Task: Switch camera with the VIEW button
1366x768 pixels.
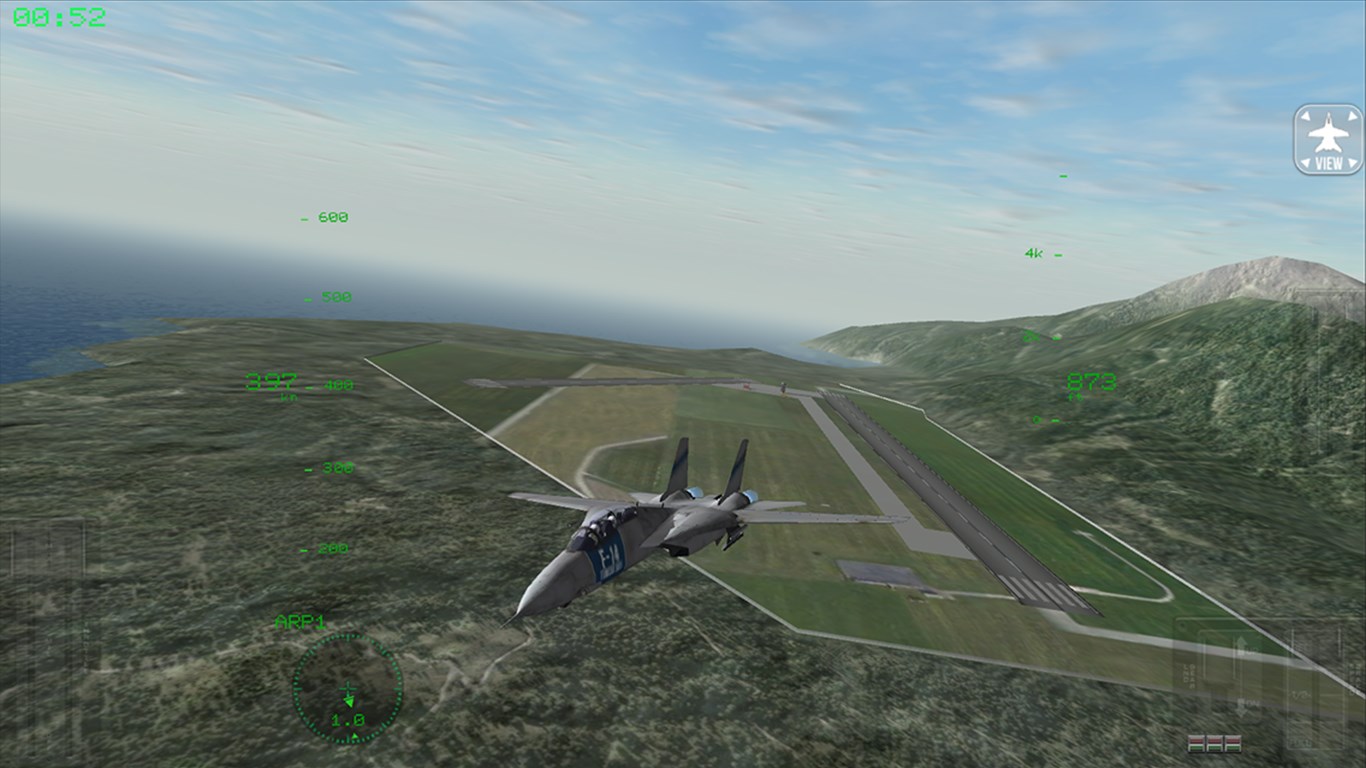Action: [1328, 140]
